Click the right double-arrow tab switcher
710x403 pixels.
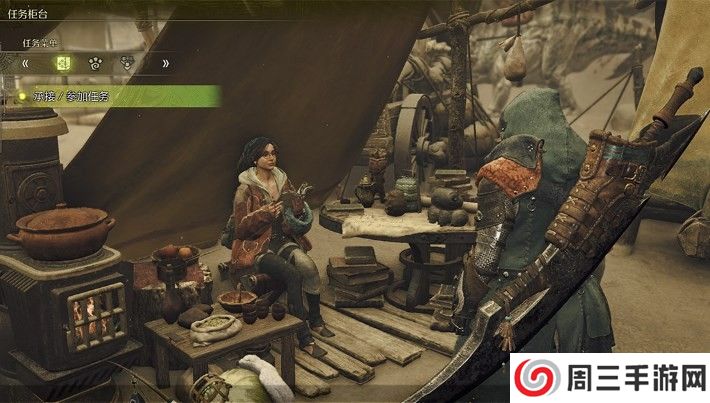165,63
